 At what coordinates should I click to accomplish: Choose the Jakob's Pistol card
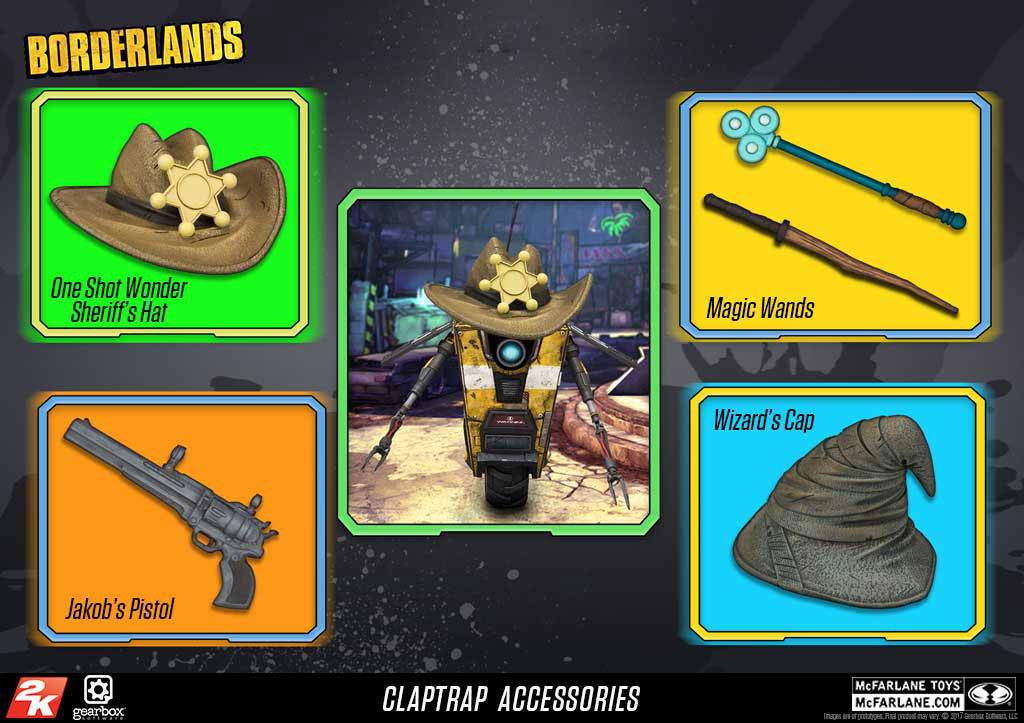pos(182,517)
